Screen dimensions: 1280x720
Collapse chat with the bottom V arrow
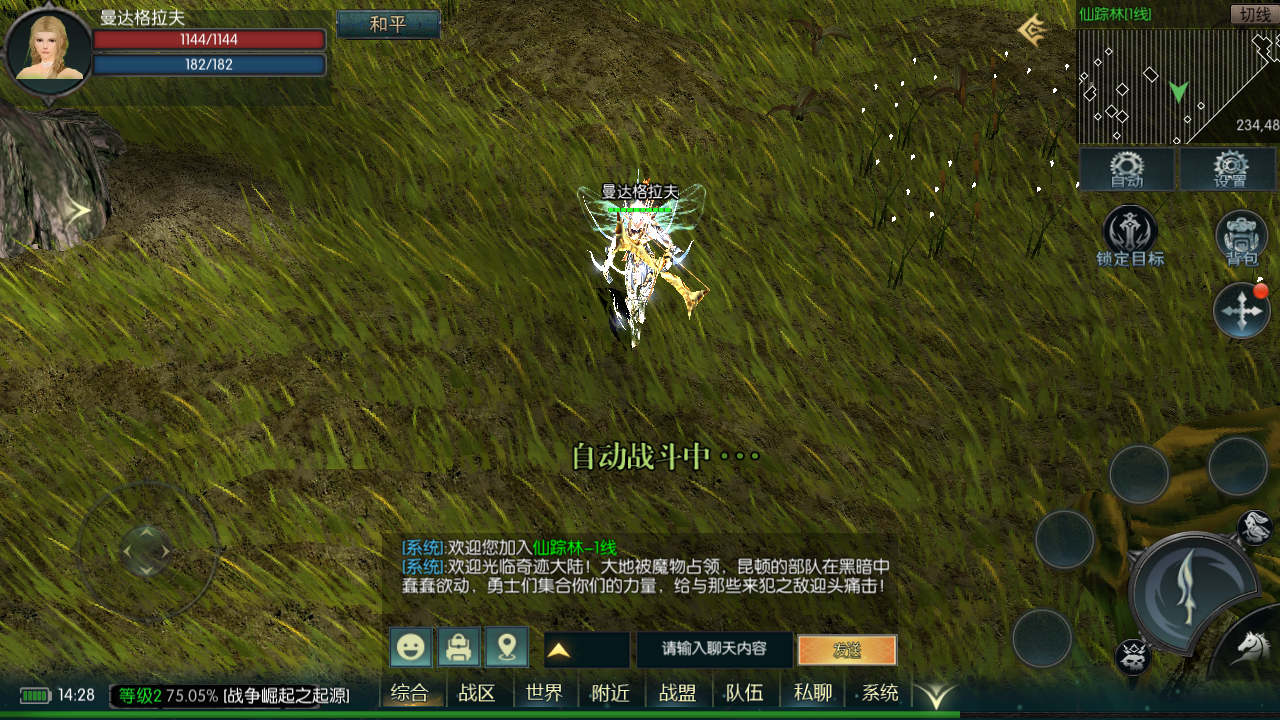click(937, 695)
